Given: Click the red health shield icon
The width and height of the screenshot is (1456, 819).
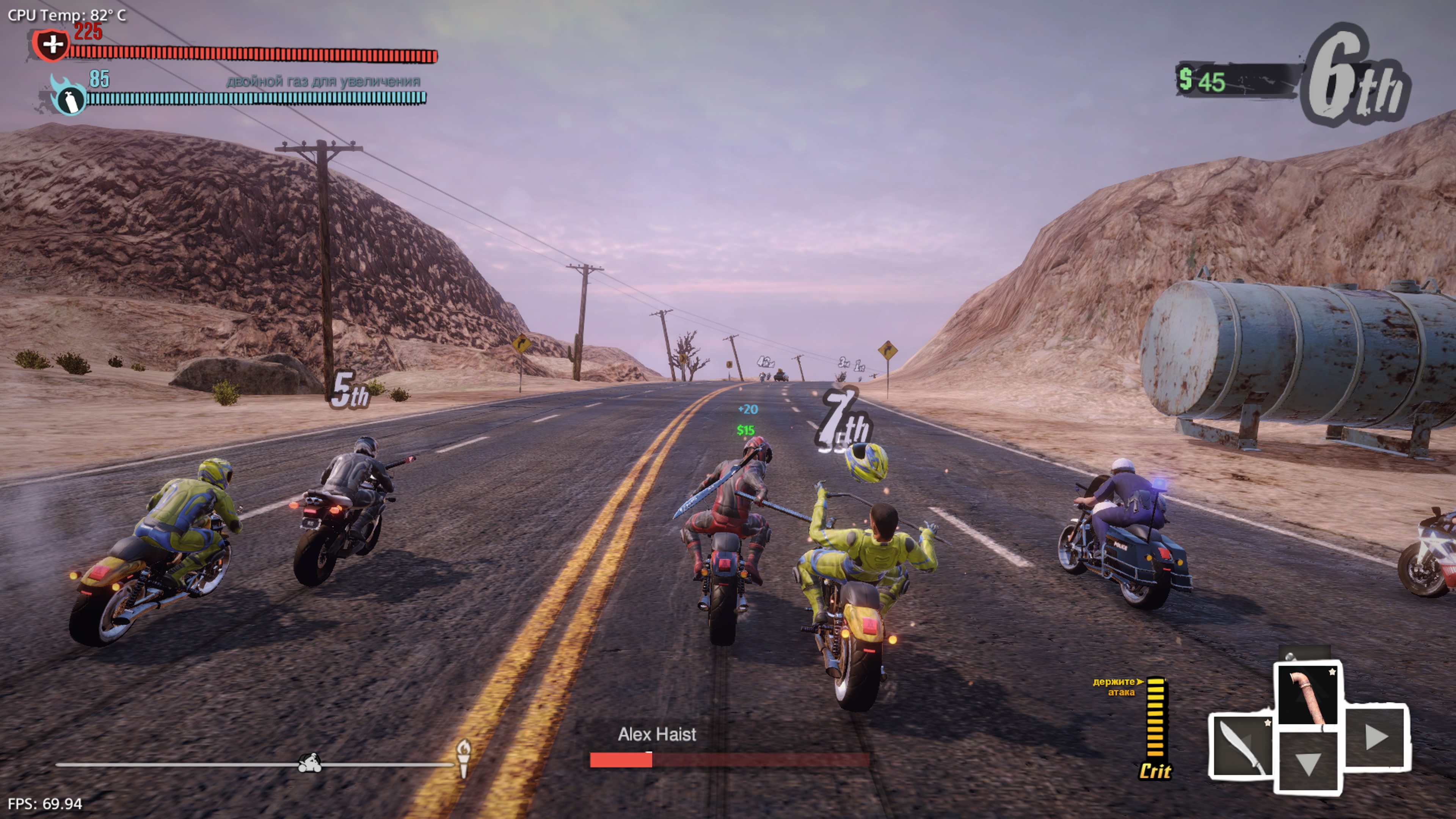Looking at the screenshot, I should (x=52, y=45).
